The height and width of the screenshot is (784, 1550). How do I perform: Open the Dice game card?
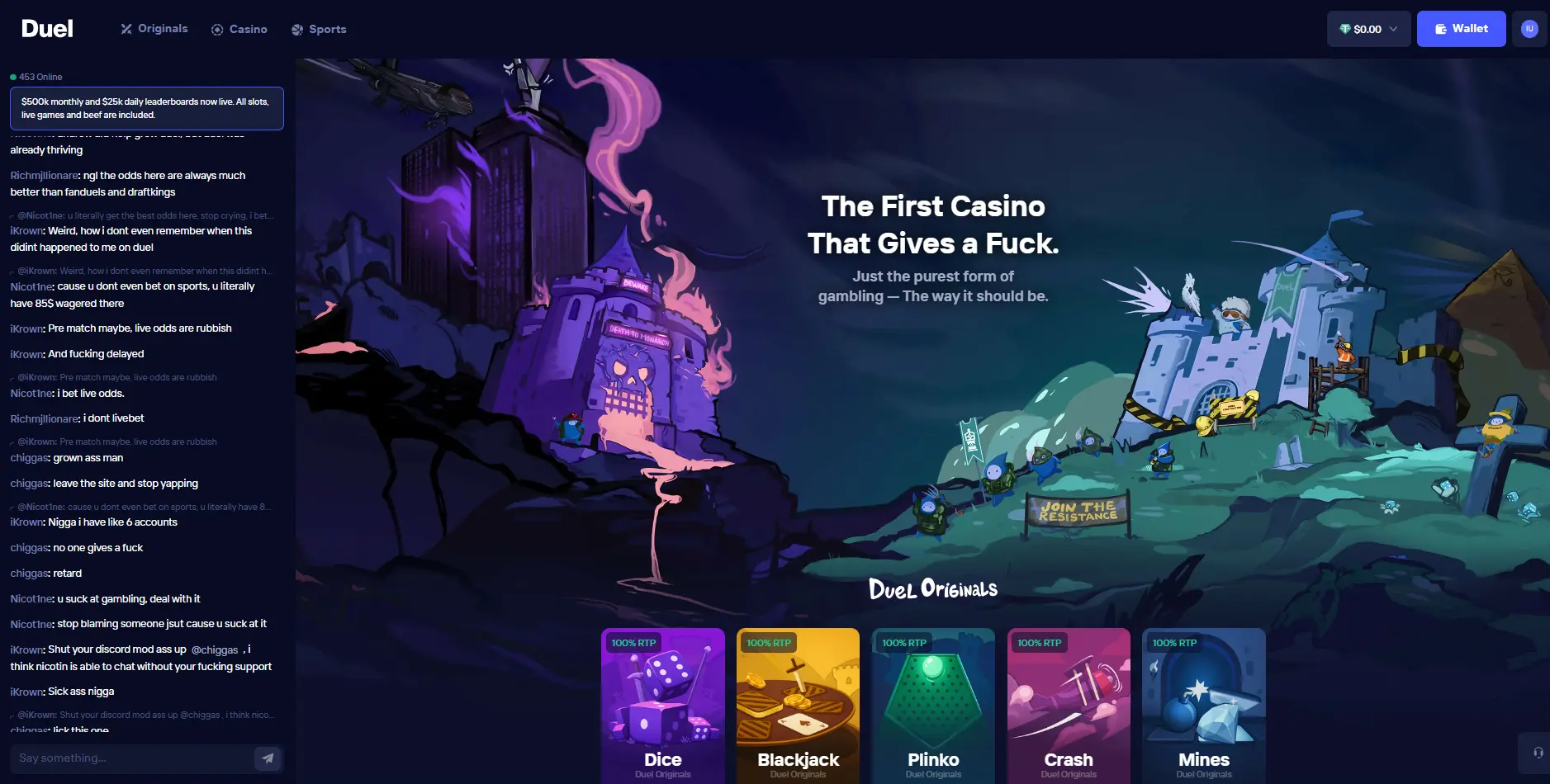tap(662, 706)
